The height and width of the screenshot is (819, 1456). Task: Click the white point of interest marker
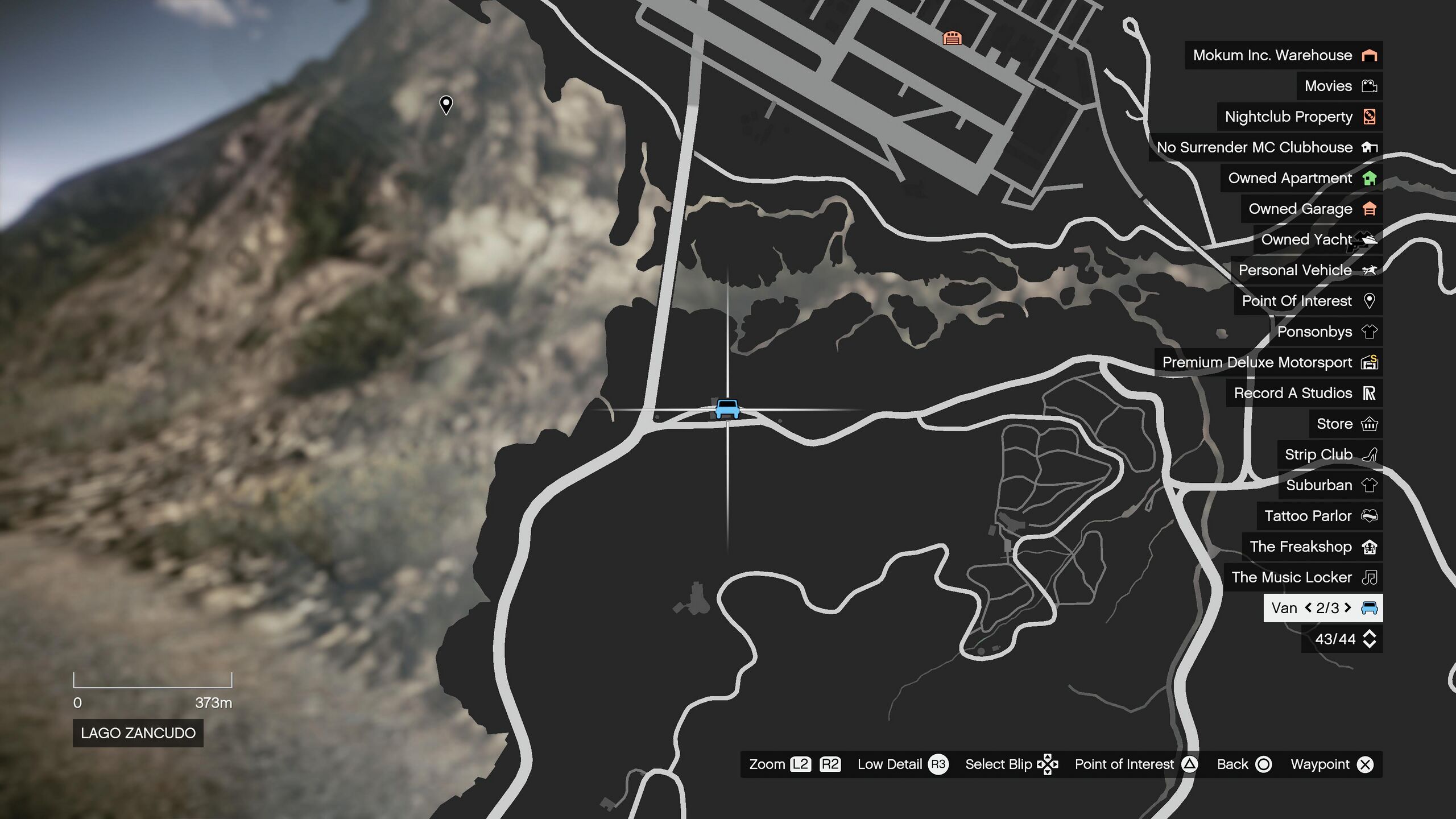pos(446,105)
